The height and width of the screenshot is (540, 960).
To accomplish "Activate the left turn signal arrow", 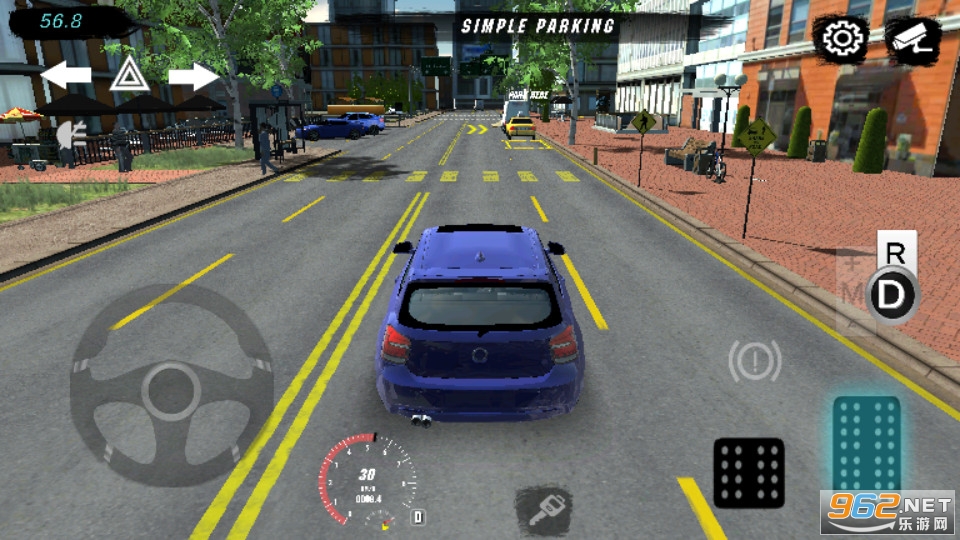I will pyautogui.click(x=66, y=75).
